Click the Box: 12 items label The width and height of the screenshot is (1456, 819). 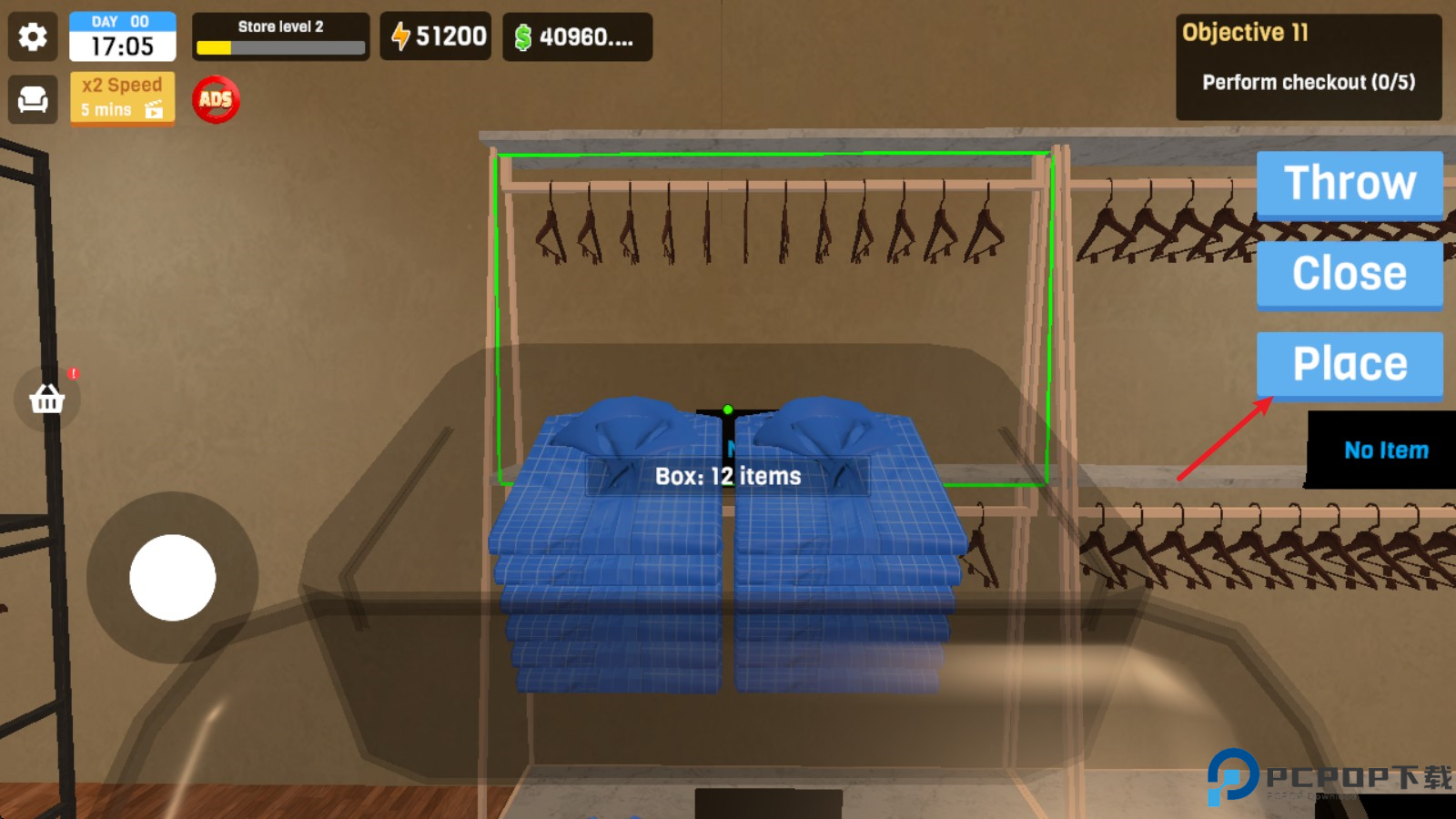click(727, 475)
